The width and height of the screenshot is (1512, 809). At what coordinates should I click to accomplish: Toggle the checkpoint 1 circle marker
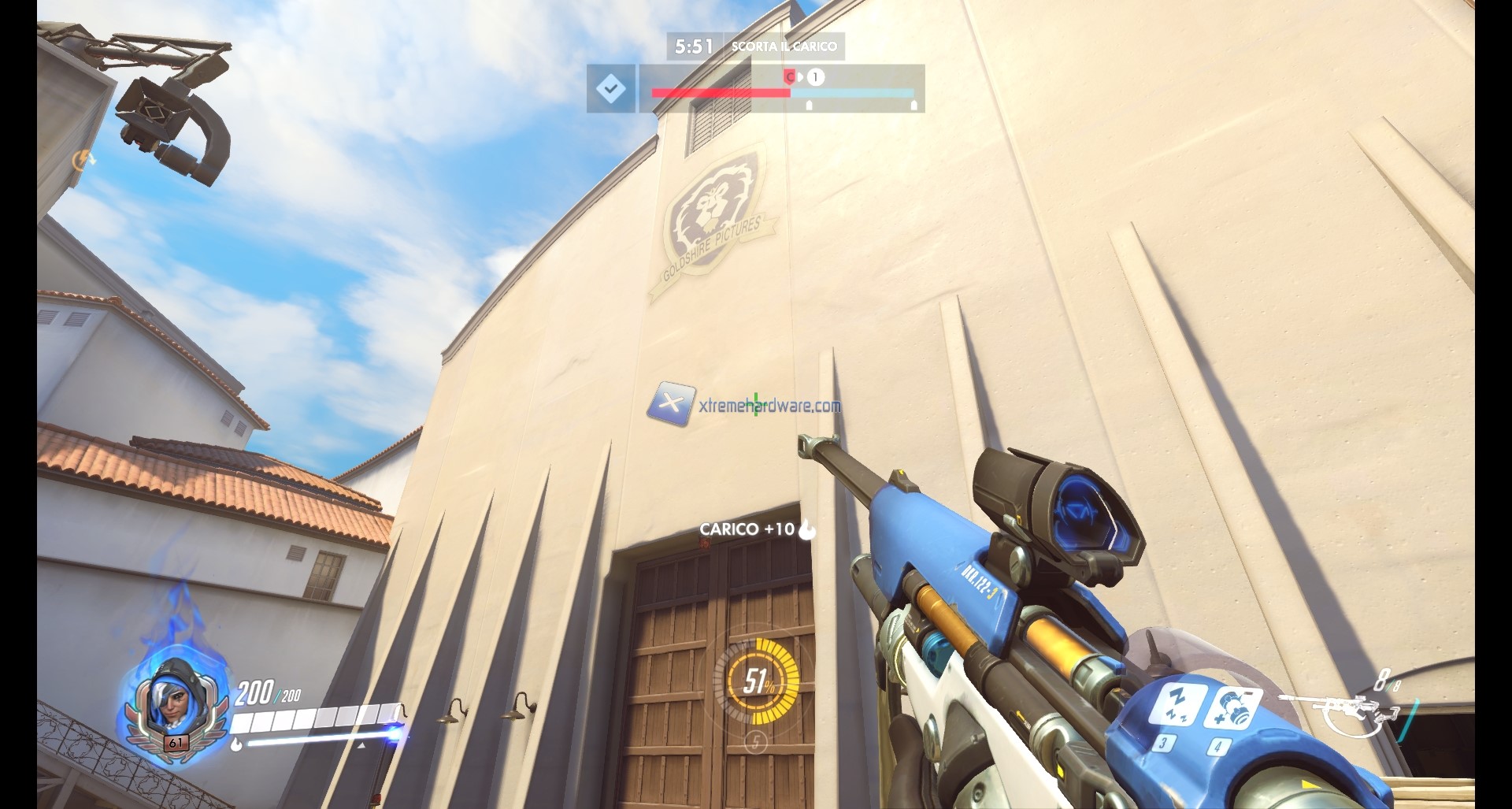point(815,76)
